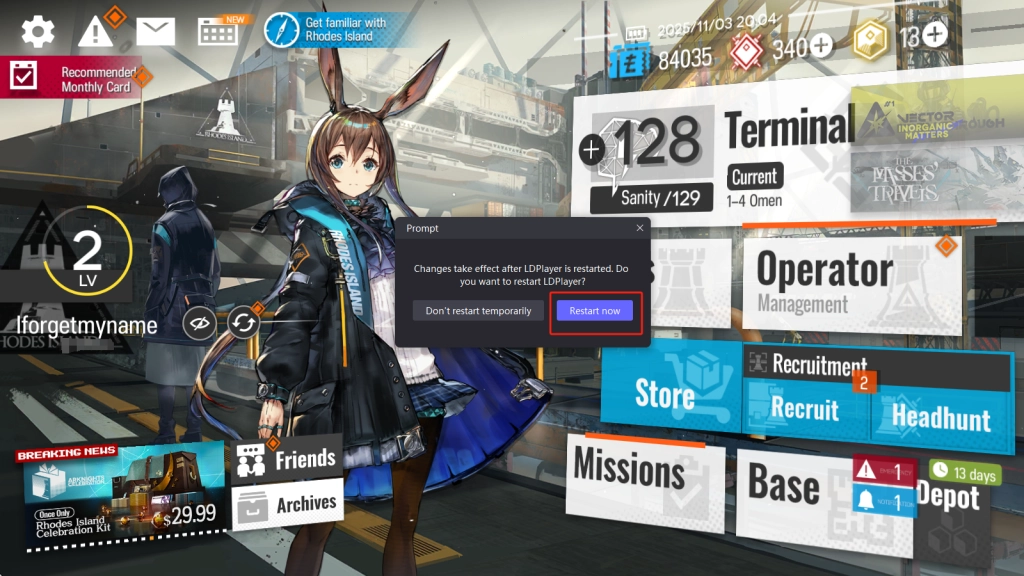Open the Missions menu

click(x=629, y=470)
